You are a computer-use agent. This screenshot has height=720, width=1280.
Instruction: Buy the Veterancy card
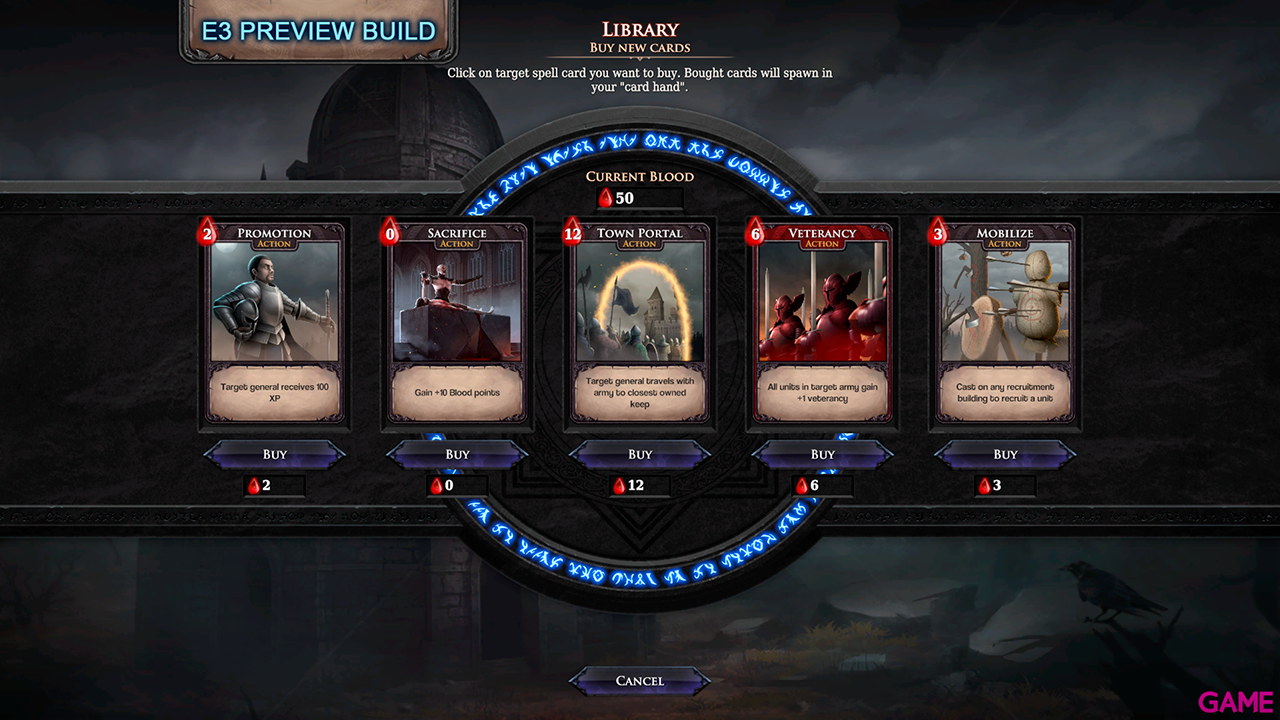click(822, 454)
